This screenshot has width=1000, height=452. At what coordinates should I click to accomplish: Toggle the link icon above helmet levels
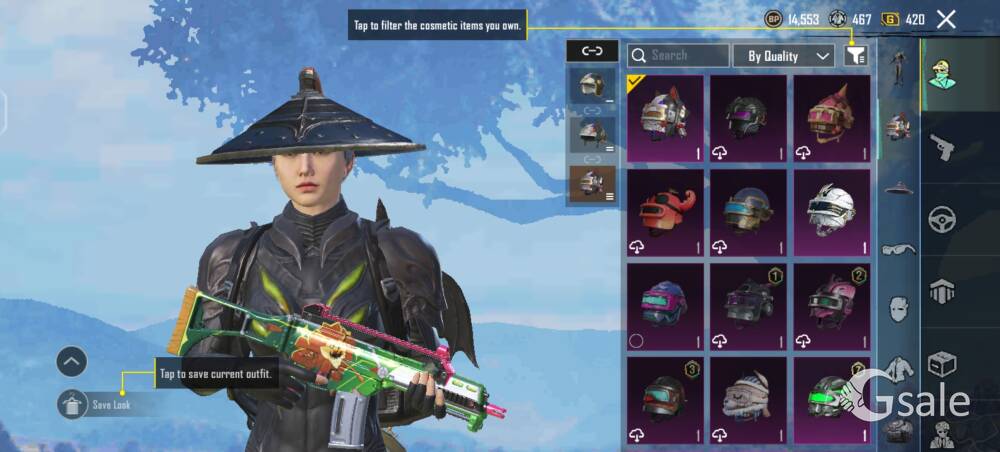tap(592, 51)
